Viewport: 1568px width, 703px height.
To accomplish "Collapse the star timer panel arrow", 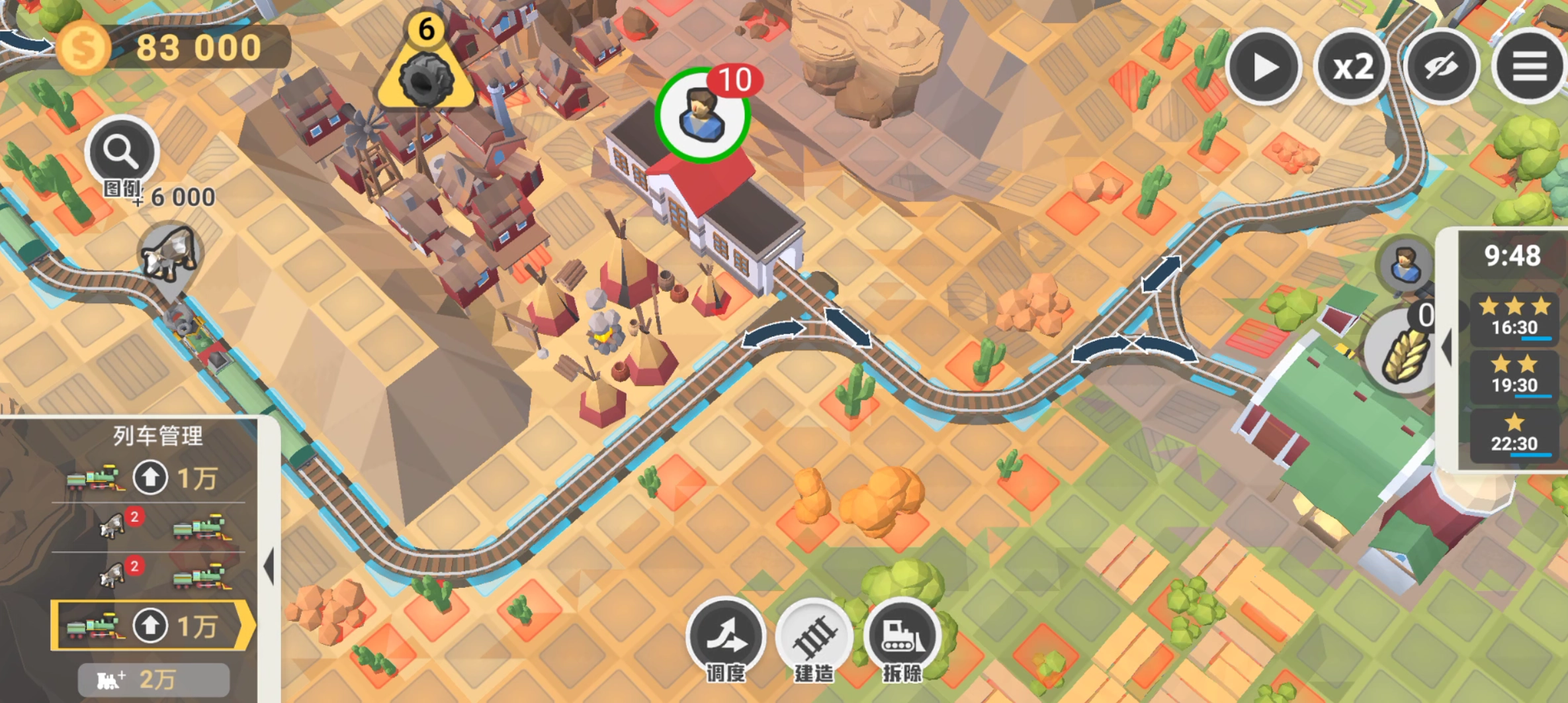I will (1448, 347).
